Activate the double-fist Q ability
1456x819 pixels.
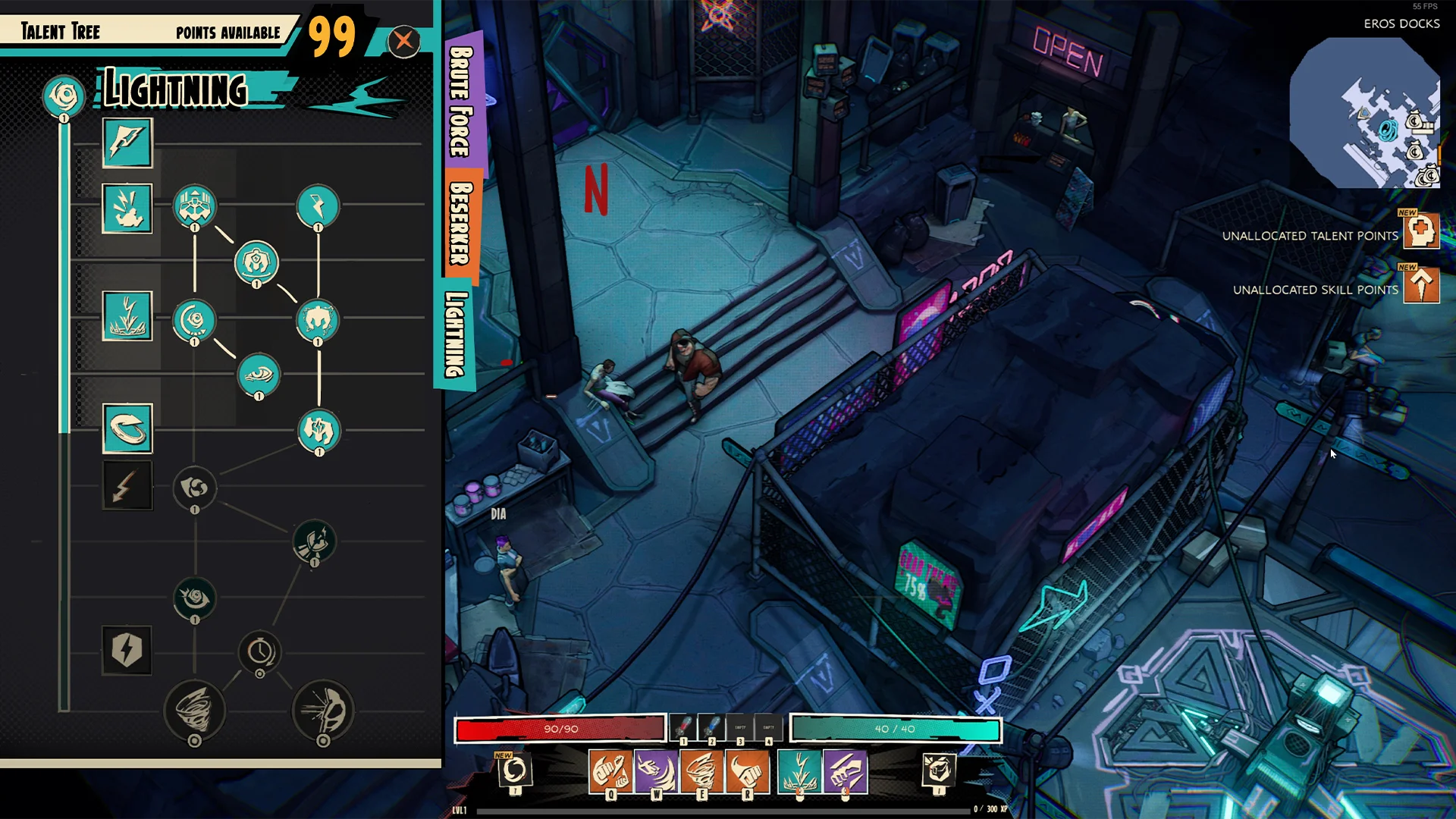click(610, 772)
